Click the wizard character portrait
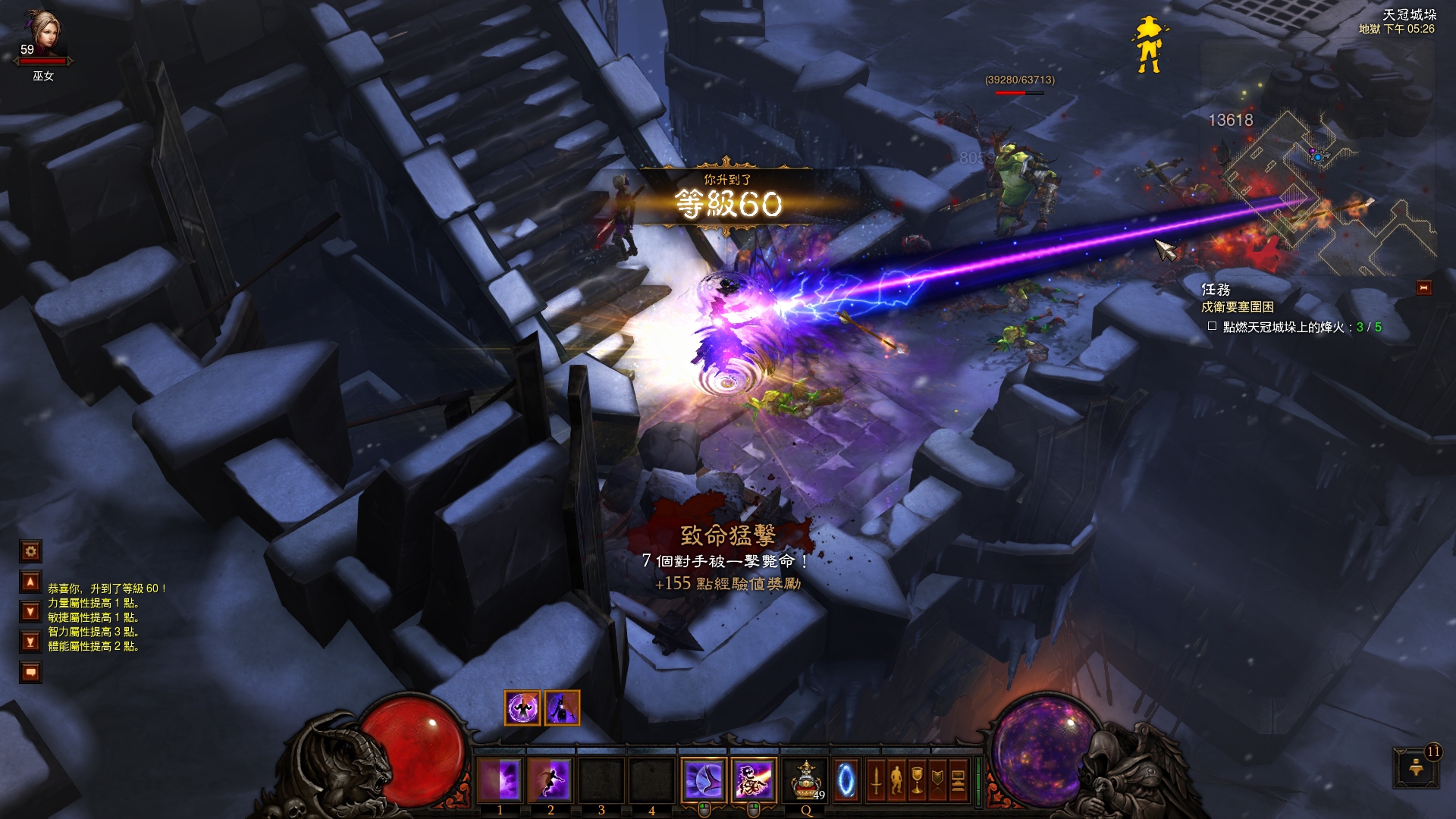This screenshot has height=819, width=1456. [x=42, y=34]
